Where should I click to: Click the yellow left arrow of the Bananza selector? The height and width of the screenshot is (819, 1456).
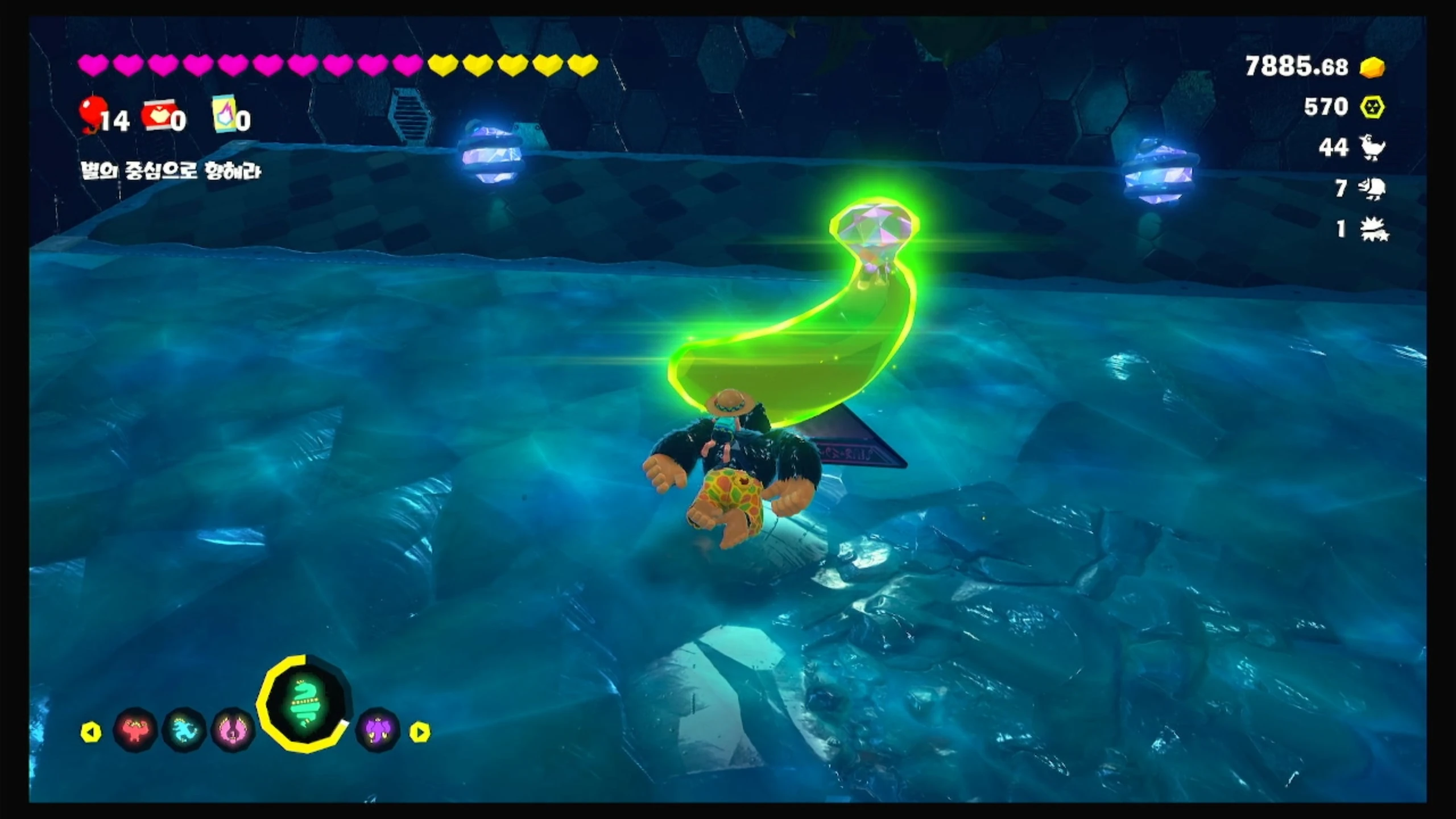pyautogui.click(x=91, y=732)
